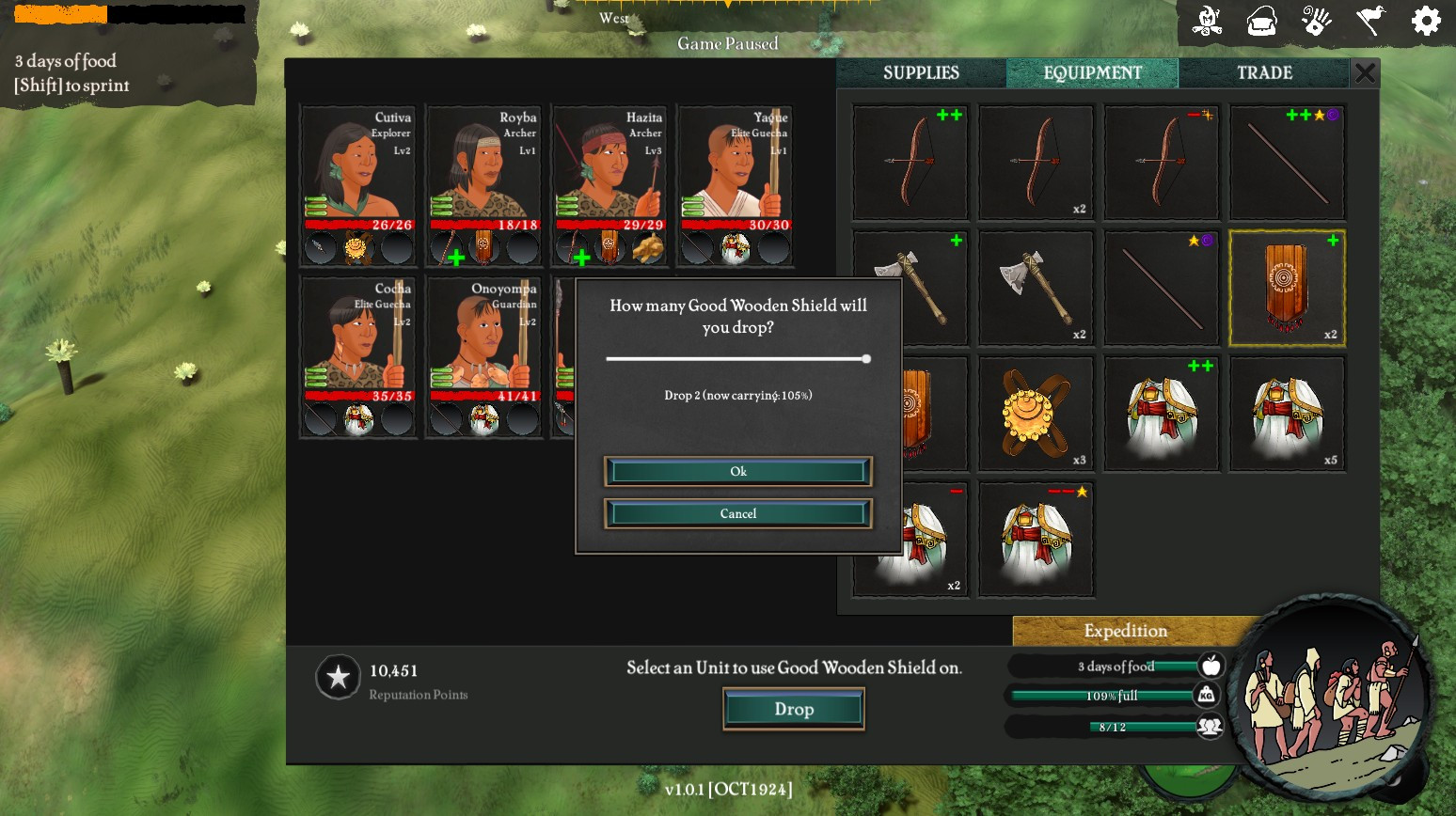
Task: Select the highlighted Good Wooden Shield slot
Action: point(1287,288)
